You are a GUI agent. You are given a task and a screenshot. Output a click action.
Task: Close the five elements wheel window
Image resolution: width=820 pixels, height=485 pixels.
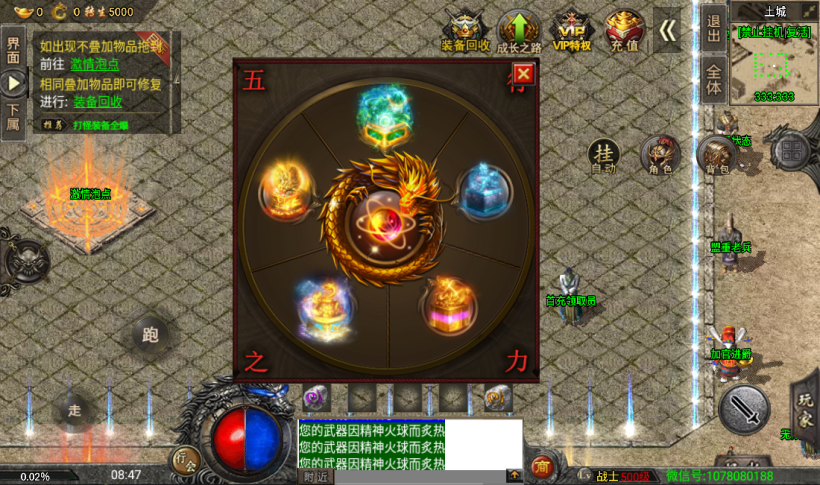coord(523,74)
